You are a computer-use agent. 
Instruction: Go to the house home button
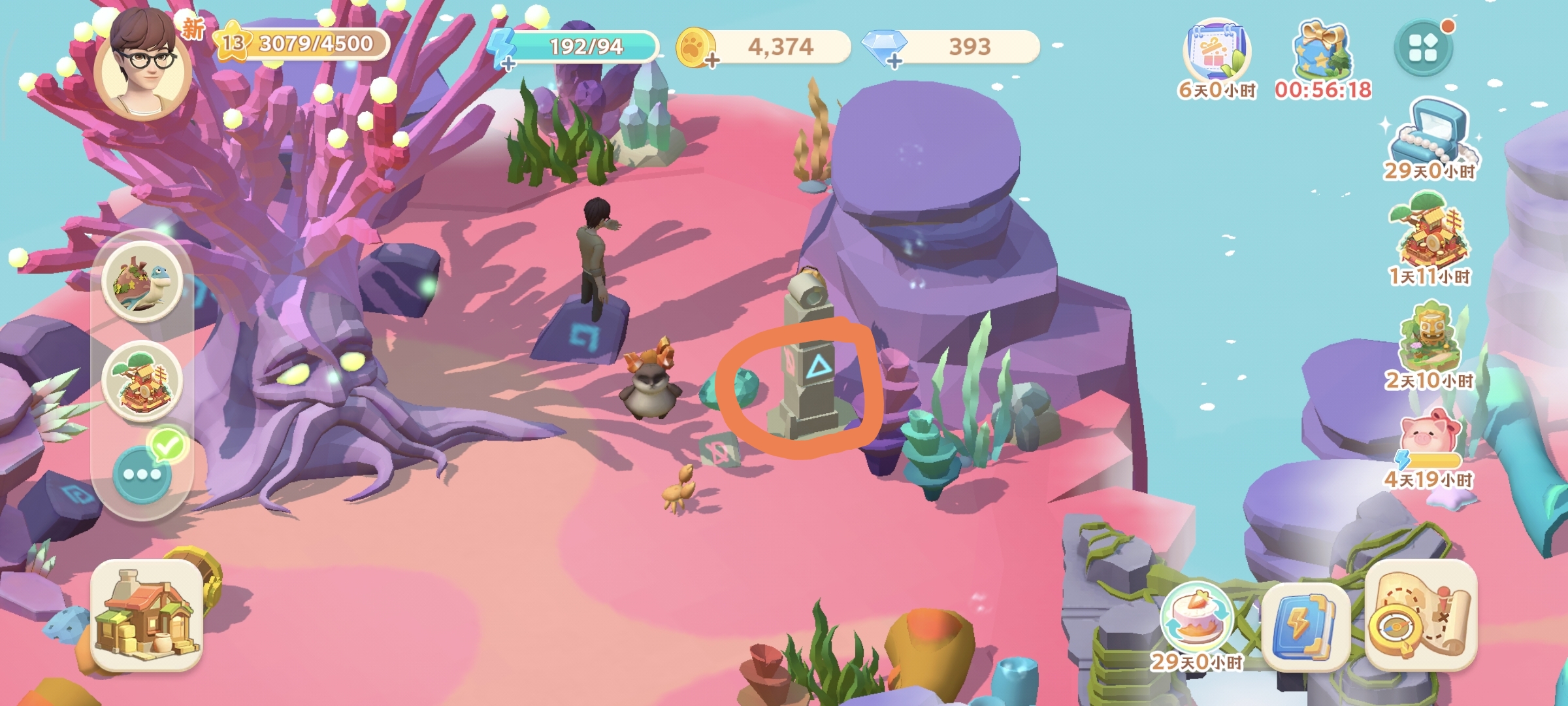click(x=146, y=616)
